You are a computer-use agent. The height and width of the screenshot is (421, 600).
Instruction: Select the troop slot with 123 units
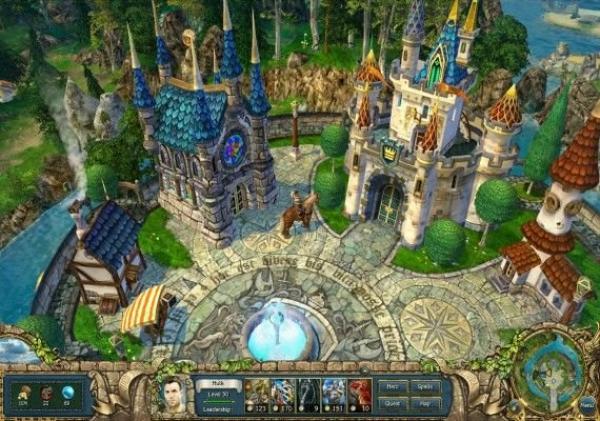coord(258,393)
